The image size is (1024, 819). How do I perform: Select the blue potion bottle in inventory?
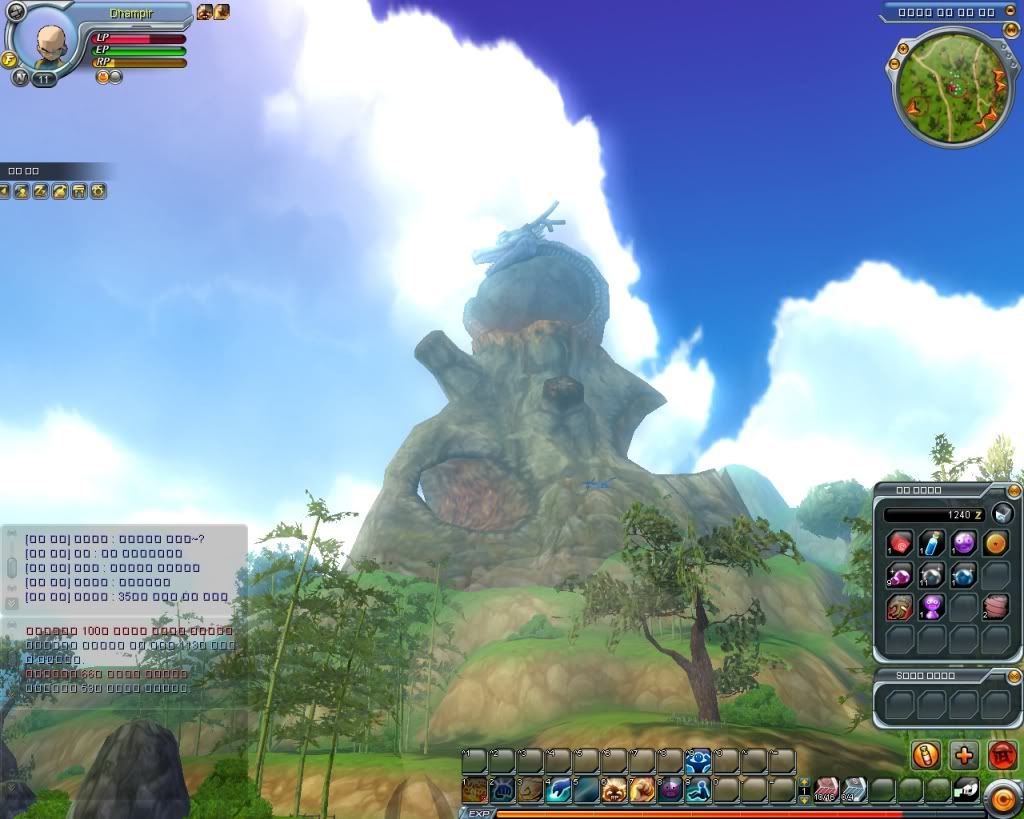pyautogui.click(x=932, y=543)
